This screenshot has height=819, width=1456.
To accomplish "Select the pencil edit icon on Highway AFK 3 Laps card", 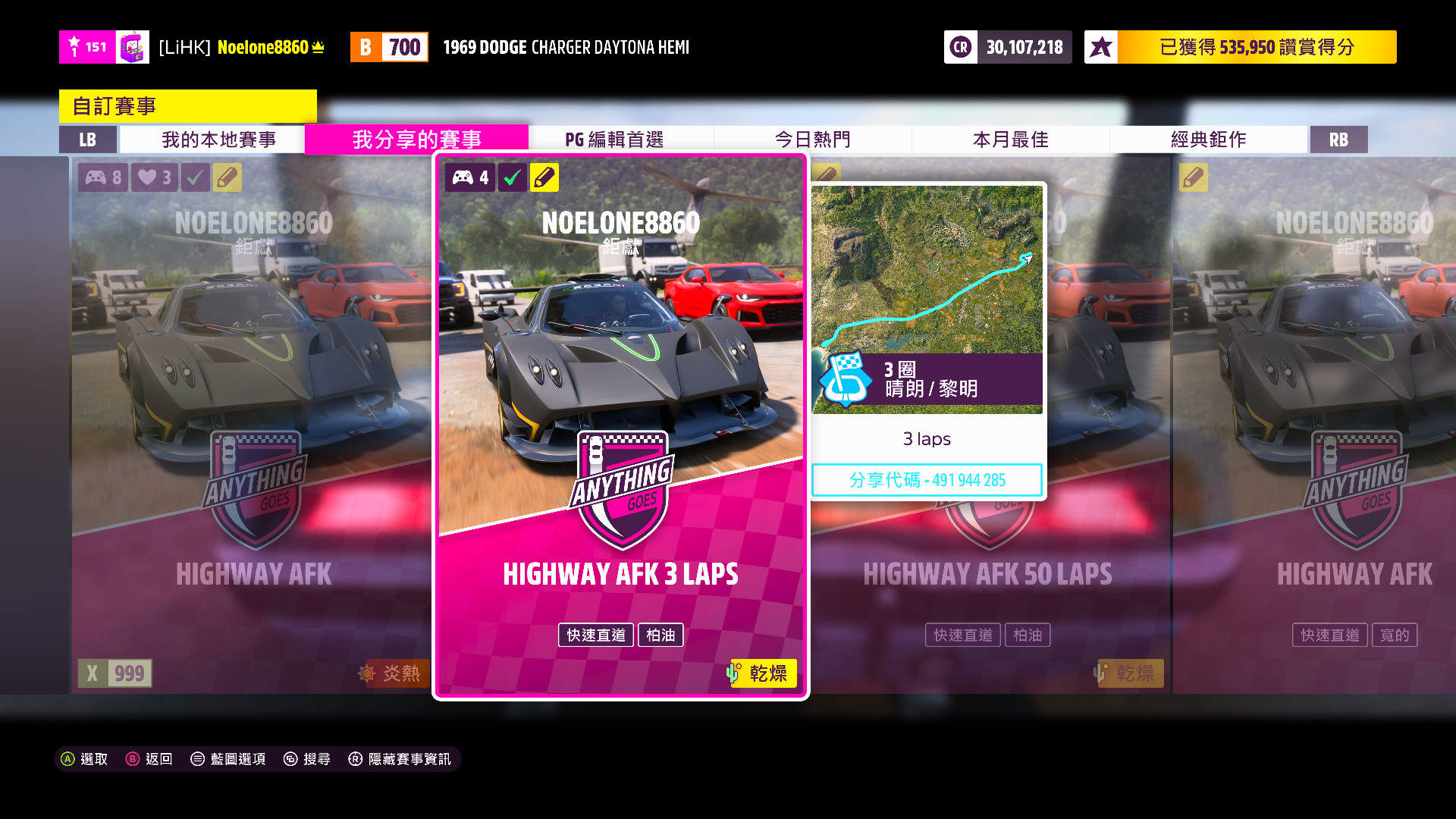I will tap(544, 177).
